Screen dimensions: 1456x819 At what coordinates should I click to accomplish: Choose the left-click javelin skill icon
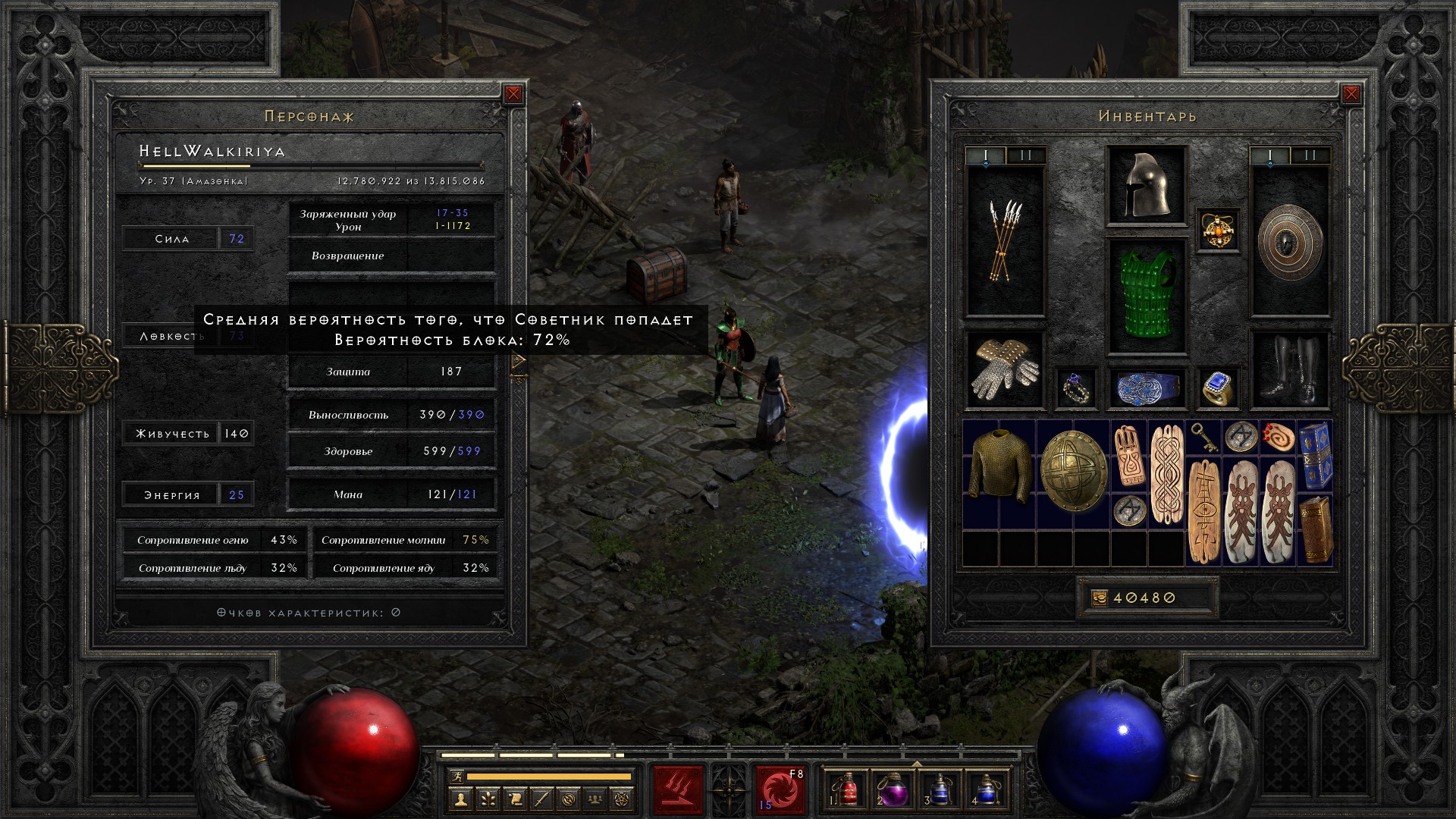click(x=678, y=789)
